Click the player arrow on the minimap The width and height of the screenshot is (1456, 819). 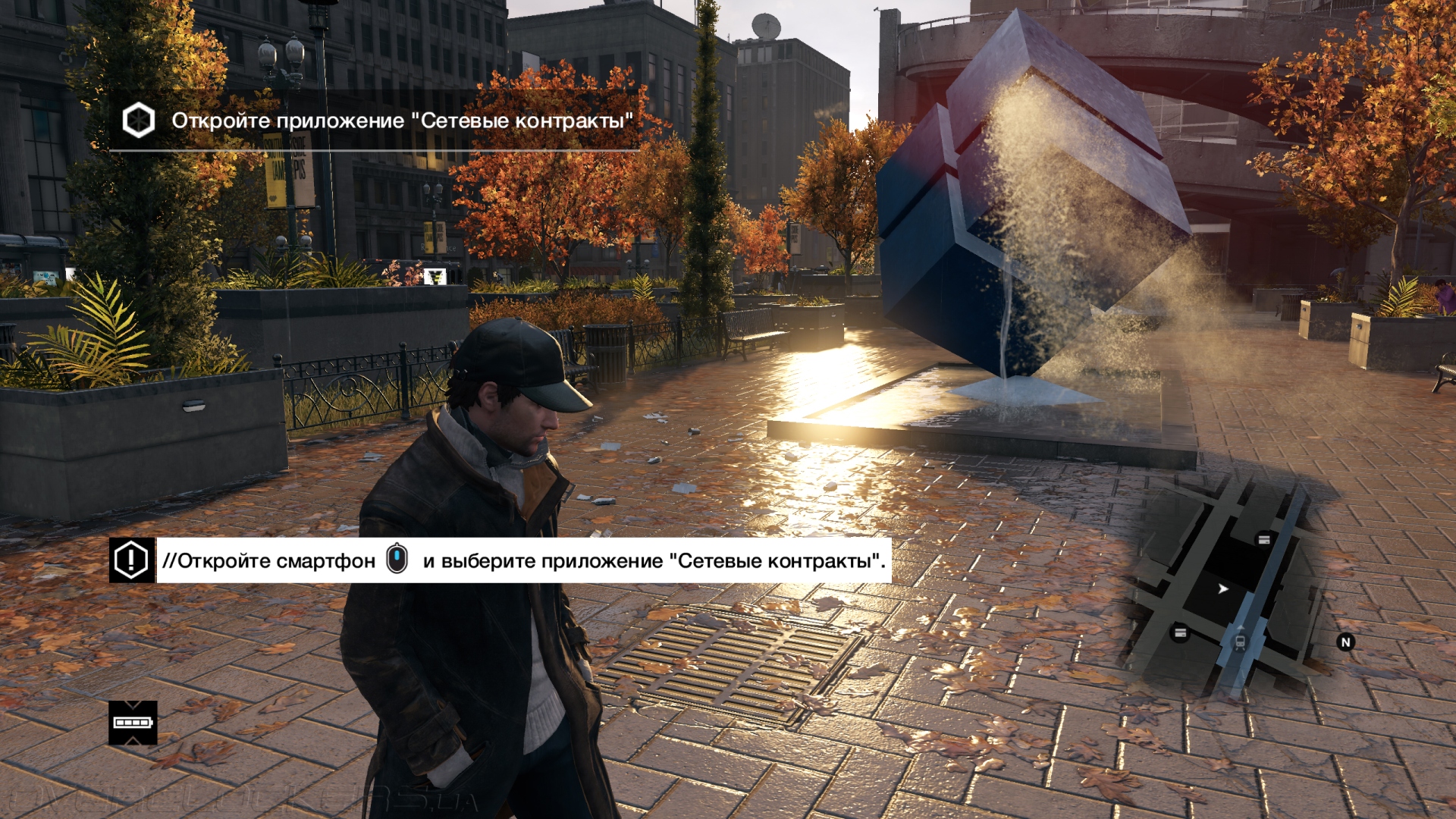click(1222, 588)
